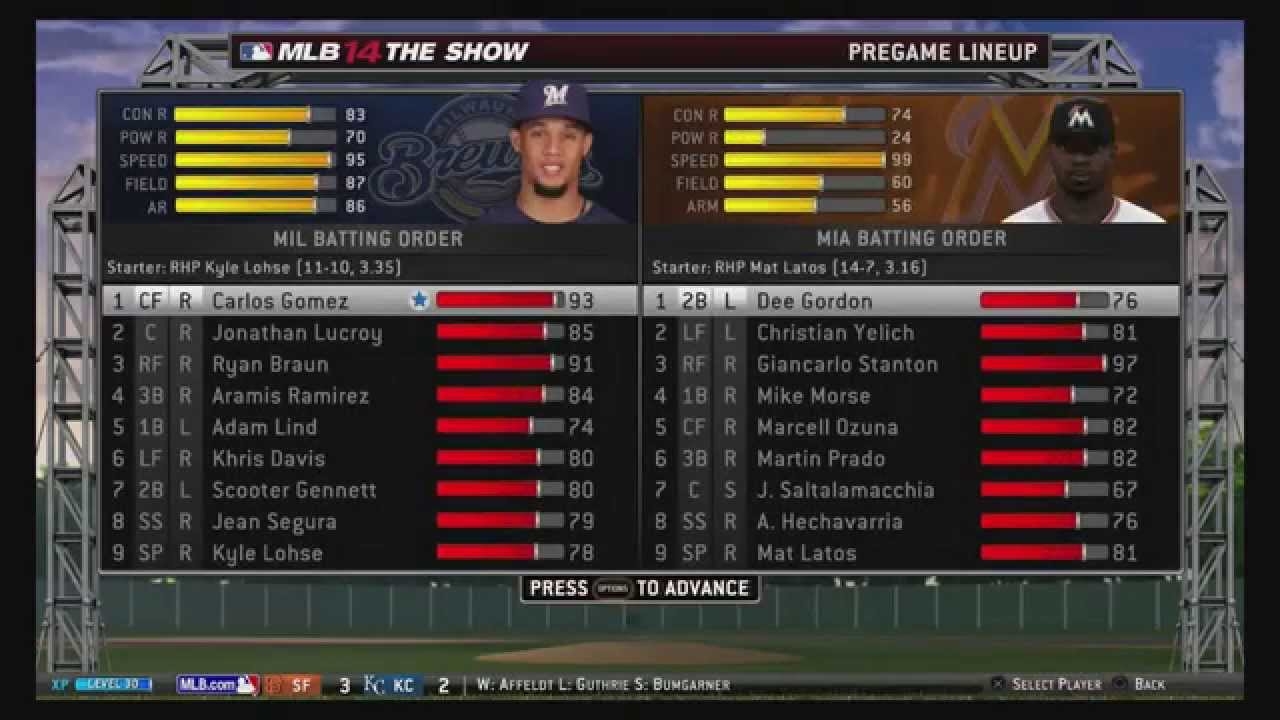Choose Jonathan Lucroy's lineup row
Image resolution: width=1280 pixels, height=720 pixels.
296,333
